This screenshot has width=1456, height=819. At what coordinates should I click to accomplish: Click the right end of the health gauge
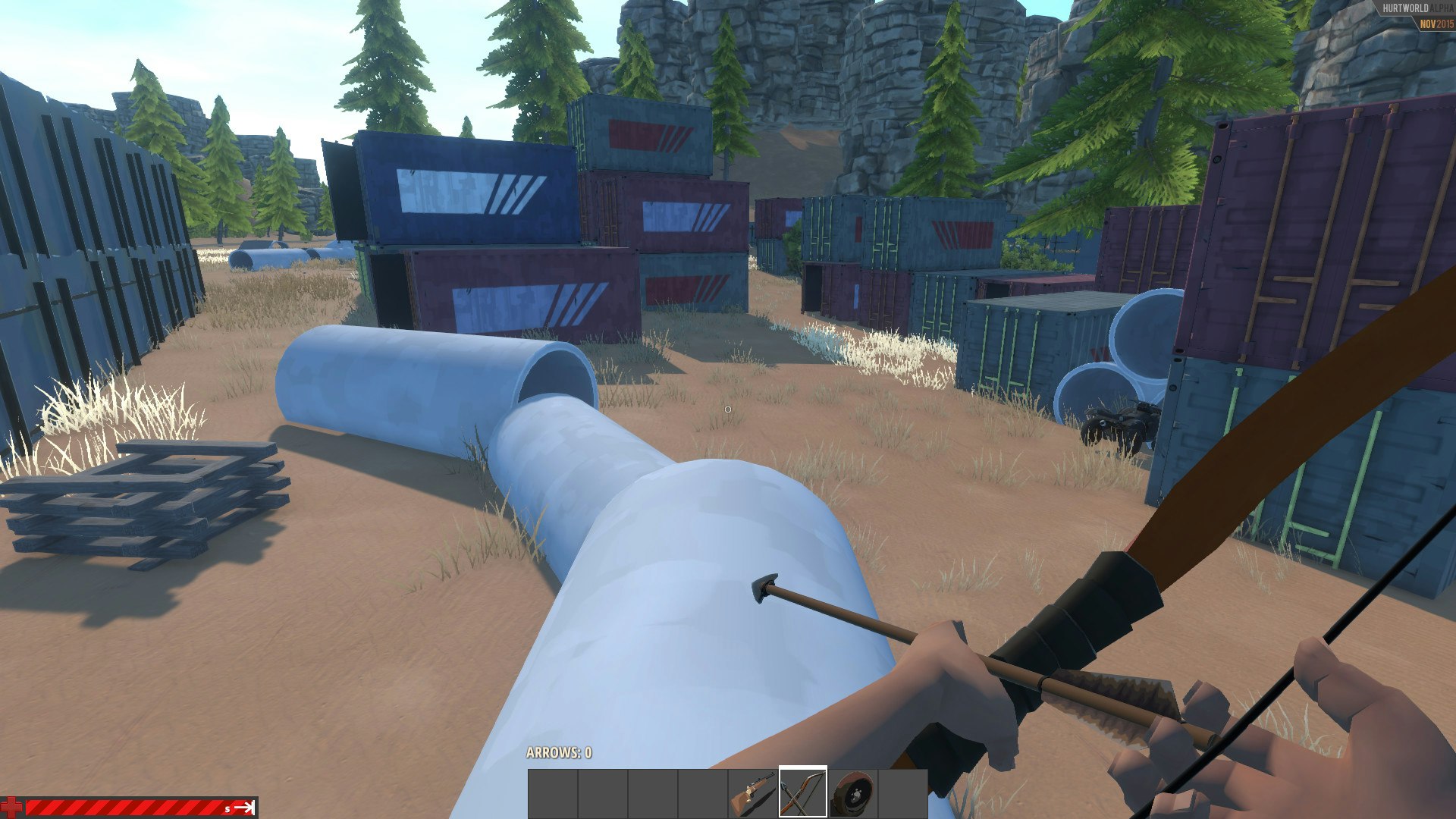point(253,806)
